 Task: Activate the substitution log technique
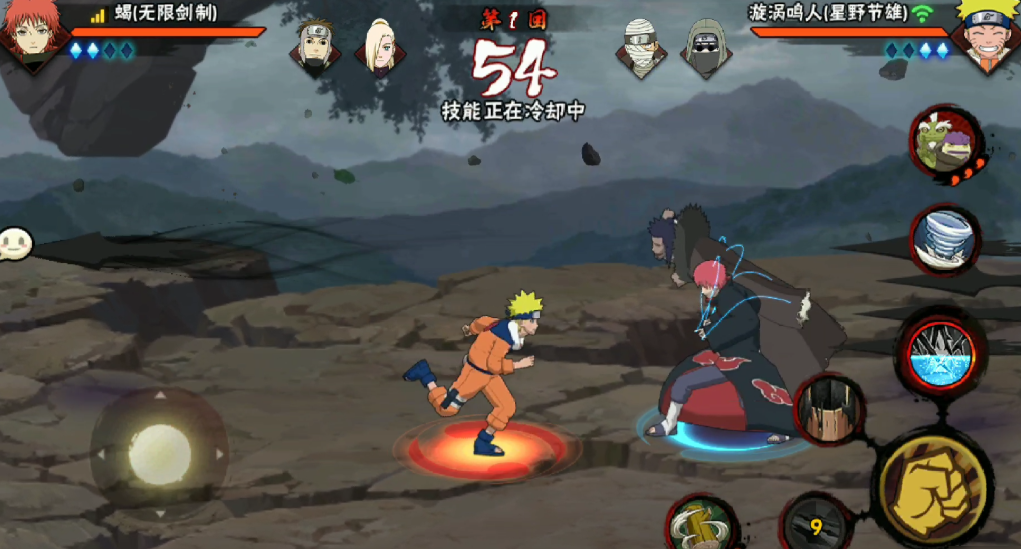point(701,524)
